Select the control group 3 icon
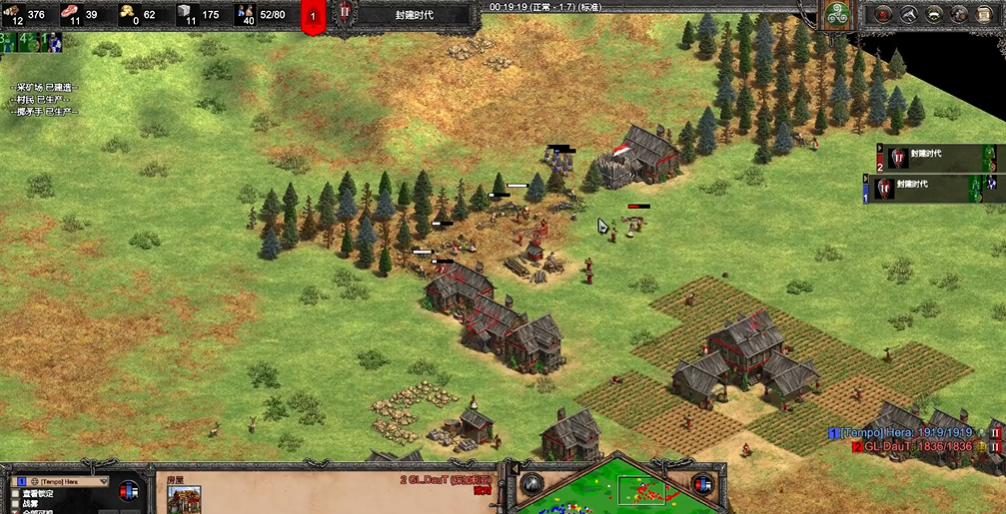The height and width of the screenshot is (514, 1006). pyautogui.click(x=9, y=42)
